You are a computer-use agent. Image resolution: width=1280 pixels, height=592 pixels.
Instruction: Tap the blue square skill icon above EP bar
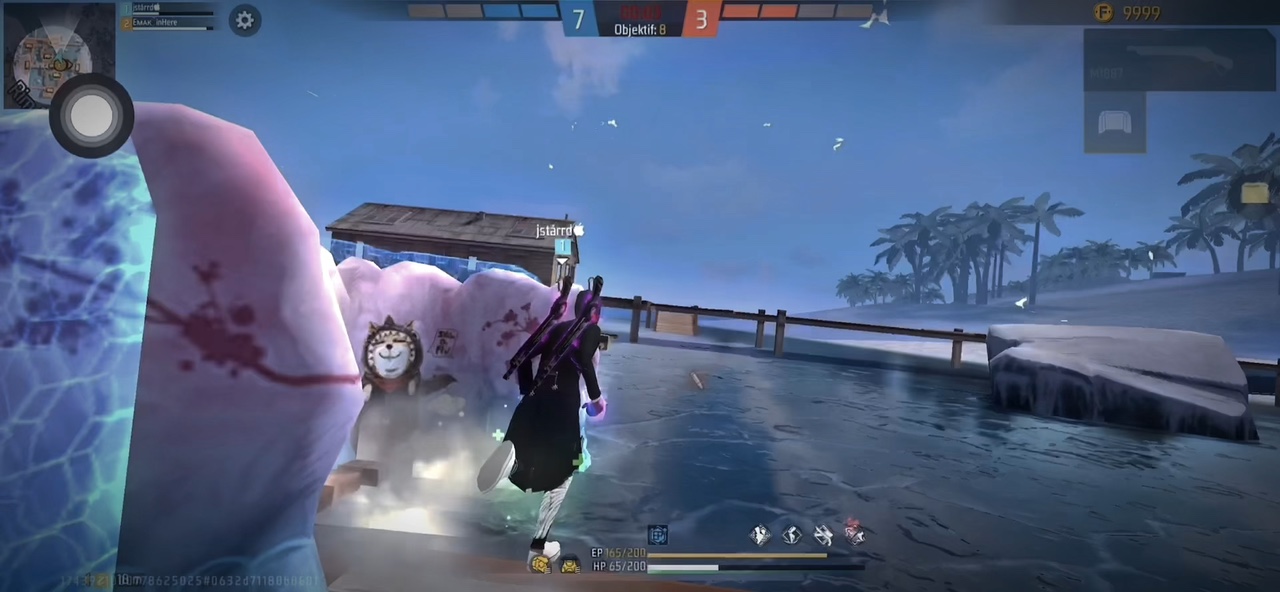(x=657, y=535)
